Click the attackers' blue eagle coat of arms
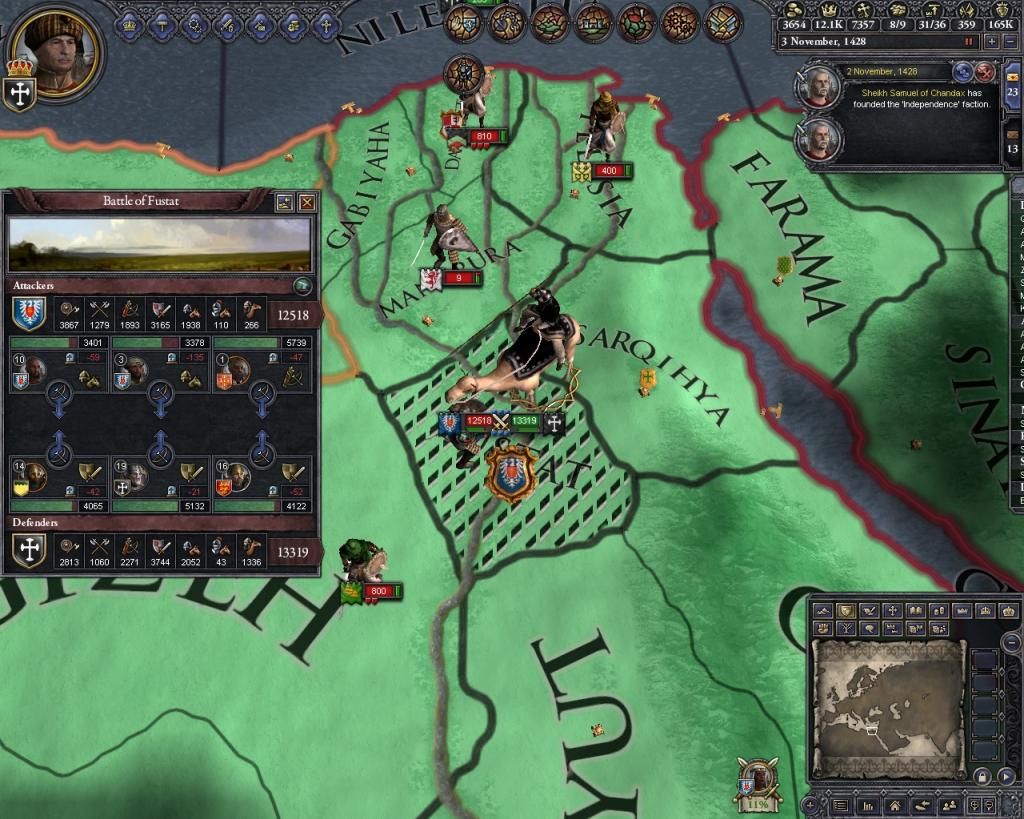This screenshot has width=1024, height=819. click(28, 314)
